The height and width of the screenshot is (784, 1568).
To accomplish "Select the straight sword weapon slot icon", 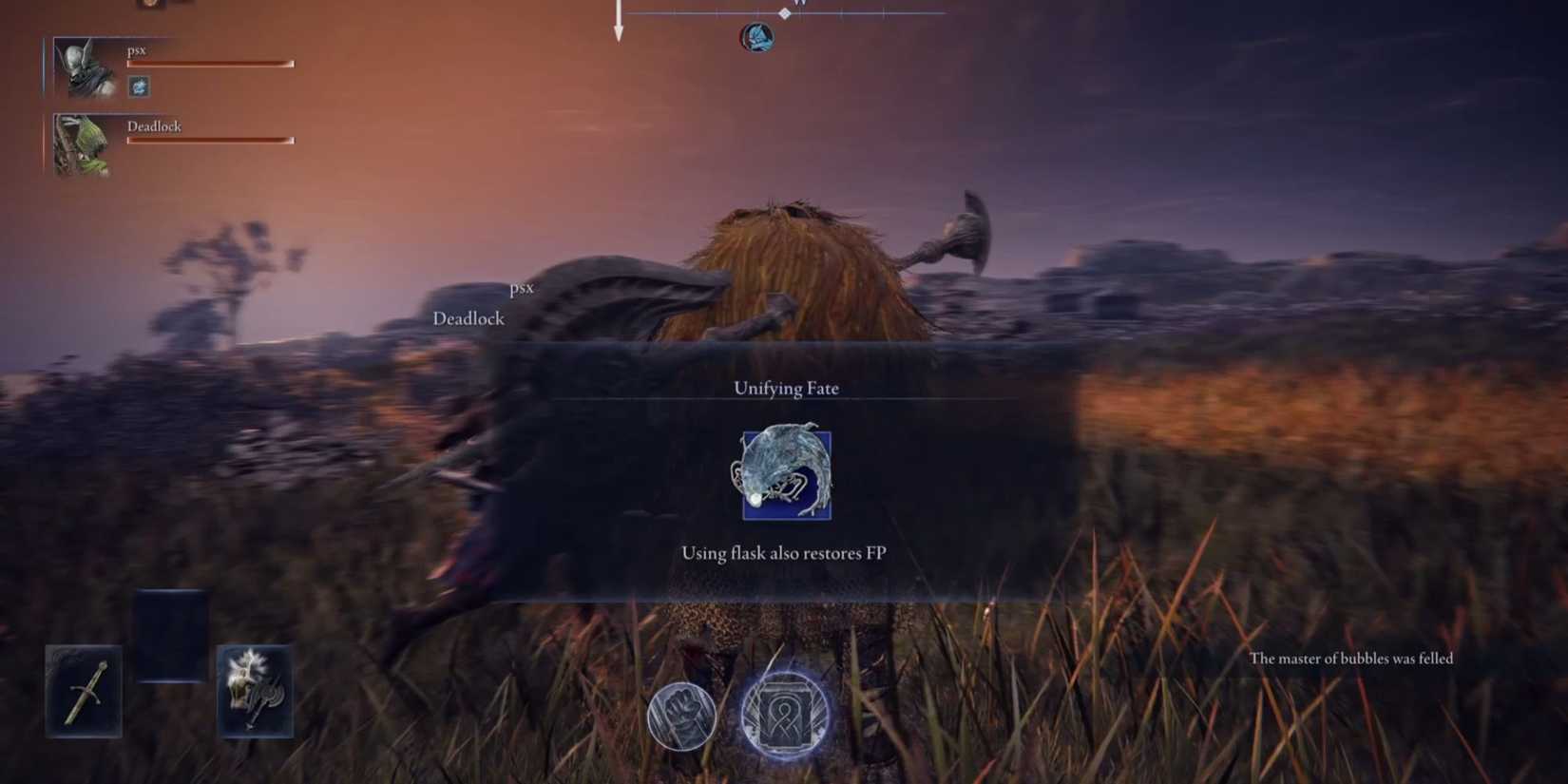I will 83,691.
